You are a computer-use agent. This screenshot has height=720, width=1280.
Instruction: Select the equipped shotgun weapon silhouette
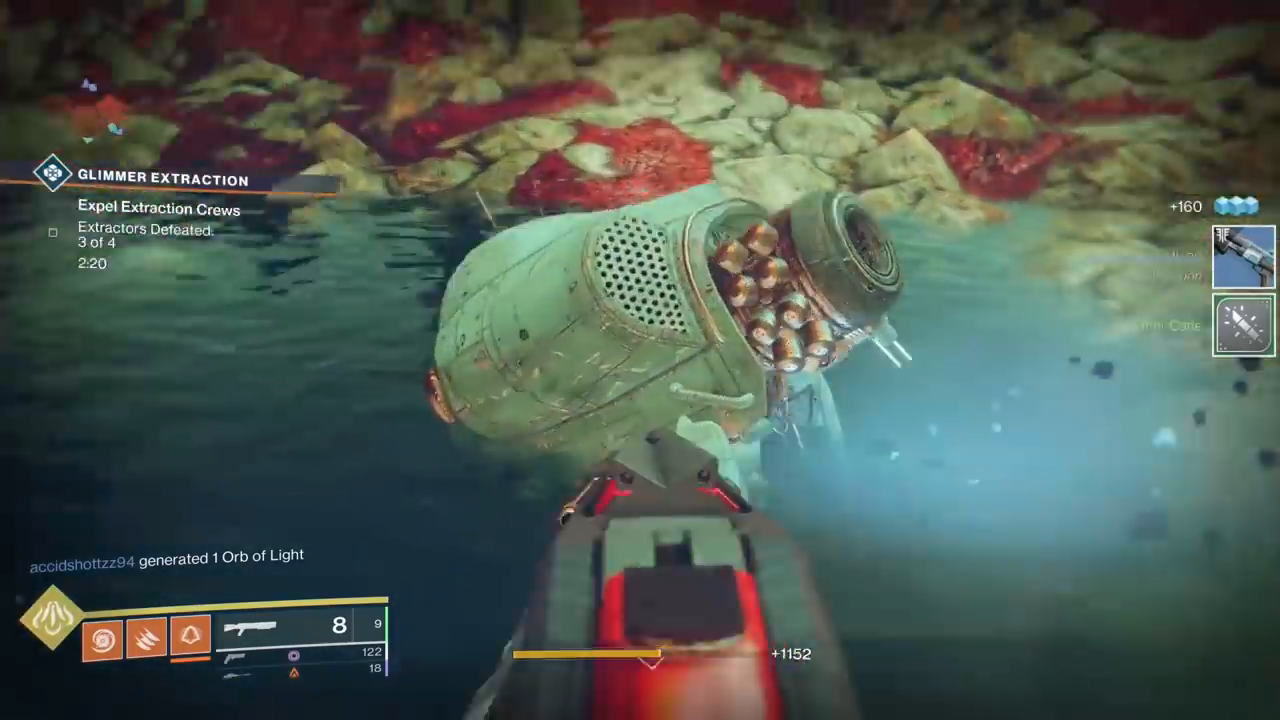point(250,627)
